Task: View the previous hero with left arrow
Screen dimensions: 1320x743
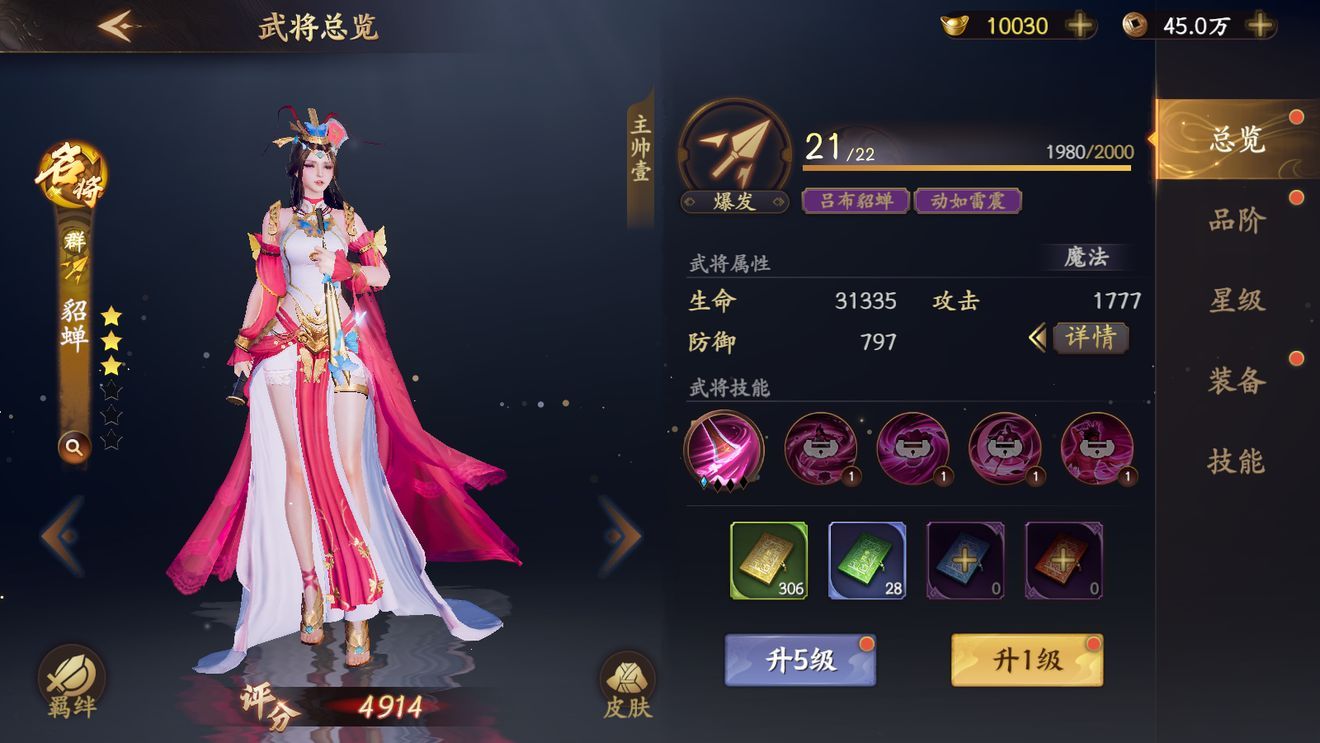Action: [x=63, y=537]
